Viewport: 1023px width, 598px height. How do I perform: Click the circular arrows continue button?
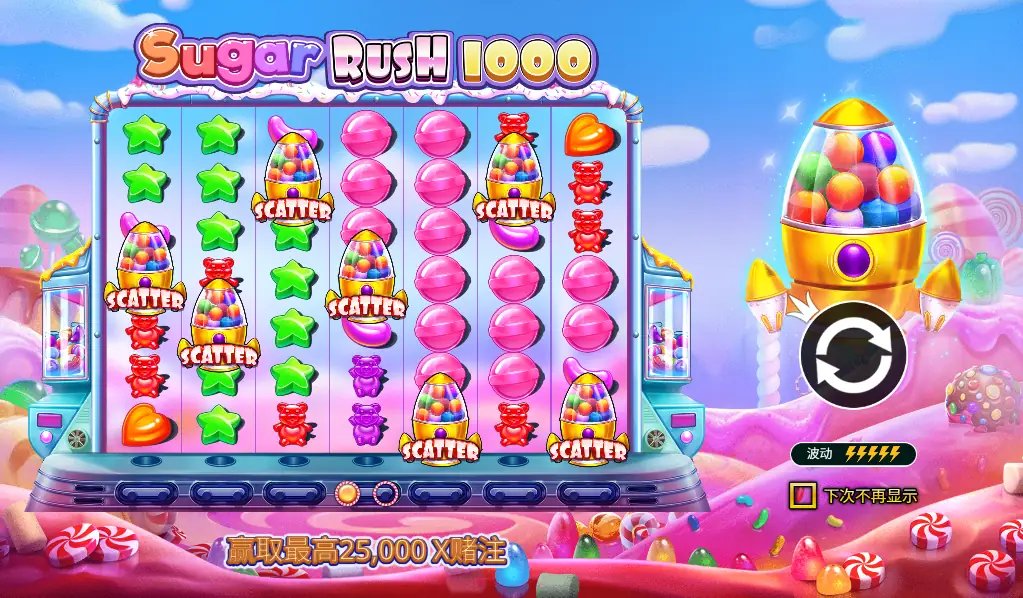click(x=853, y=355)
